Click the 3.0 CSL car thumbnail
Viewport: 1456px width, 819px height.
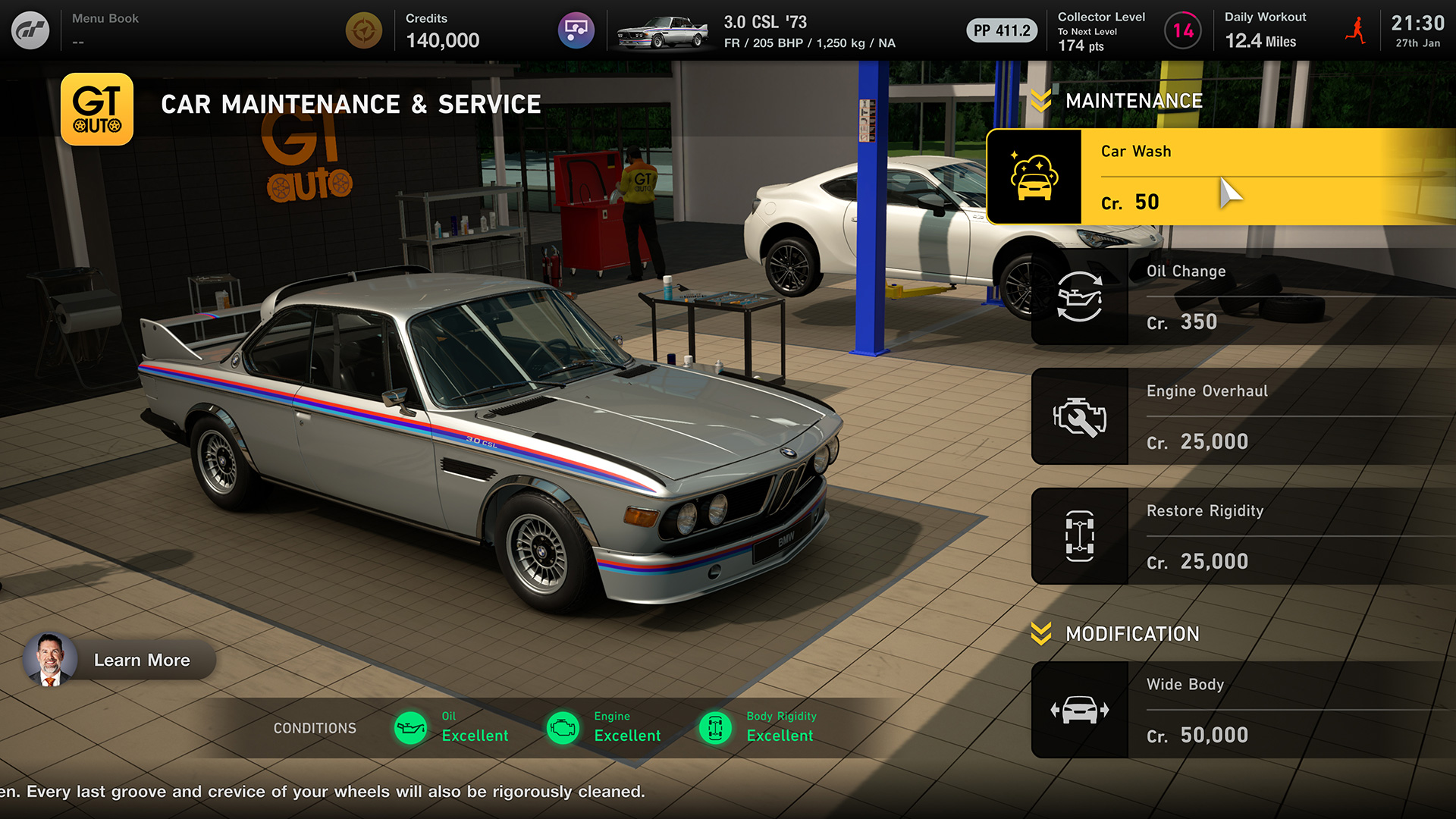(x=661, y=30)
